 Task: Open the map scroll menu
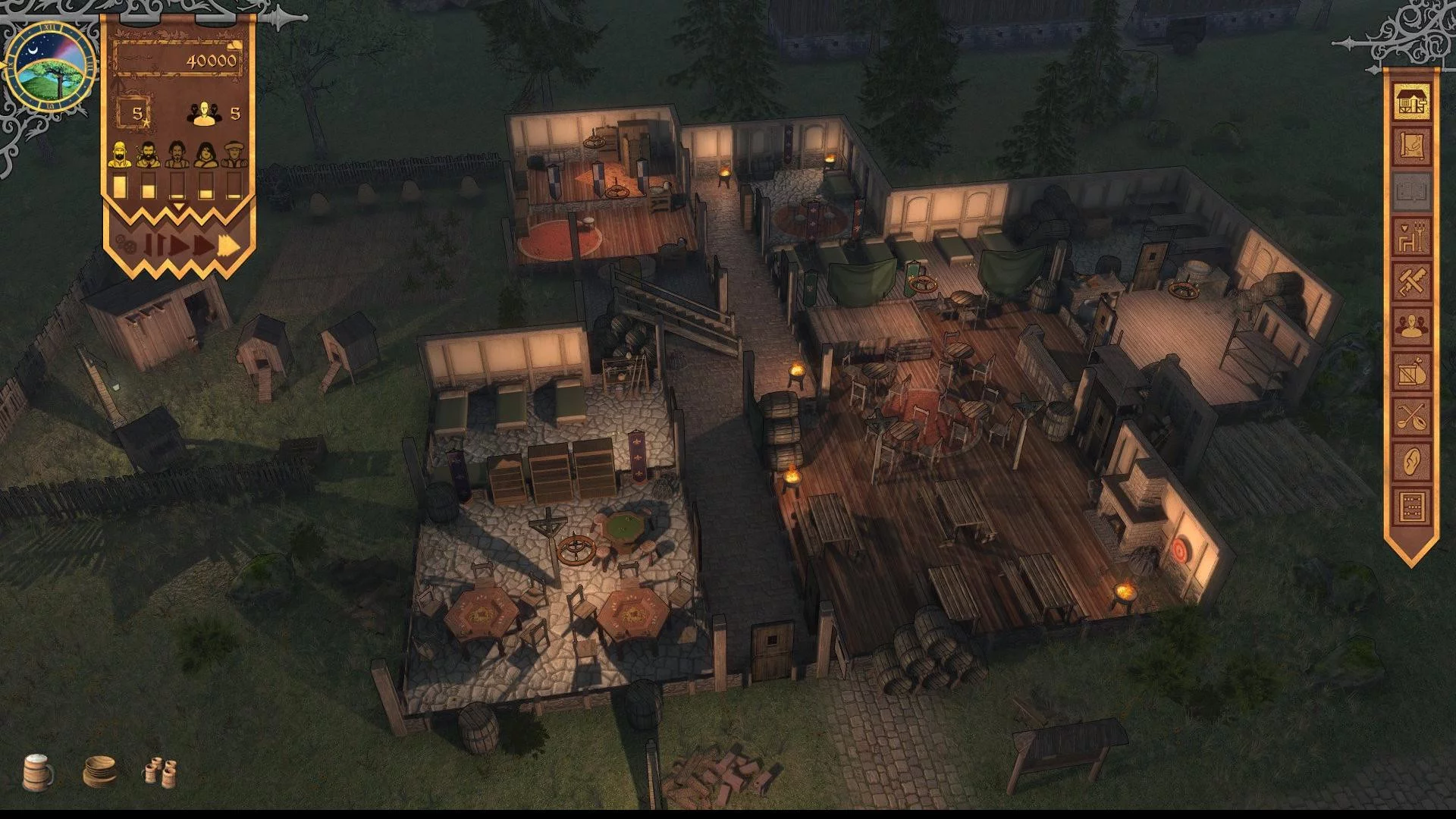pyautogui.click(x=1411, y=146)
